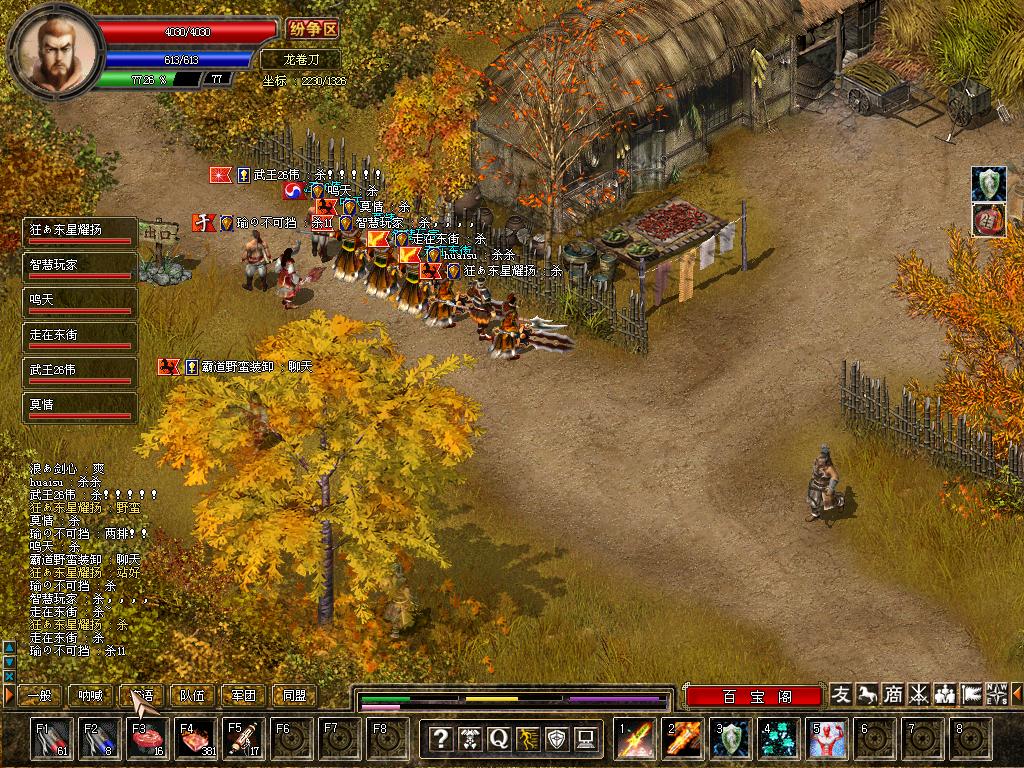Open the Q quest button
This screenshot has width=1024, height=768.
click(498, 738)
